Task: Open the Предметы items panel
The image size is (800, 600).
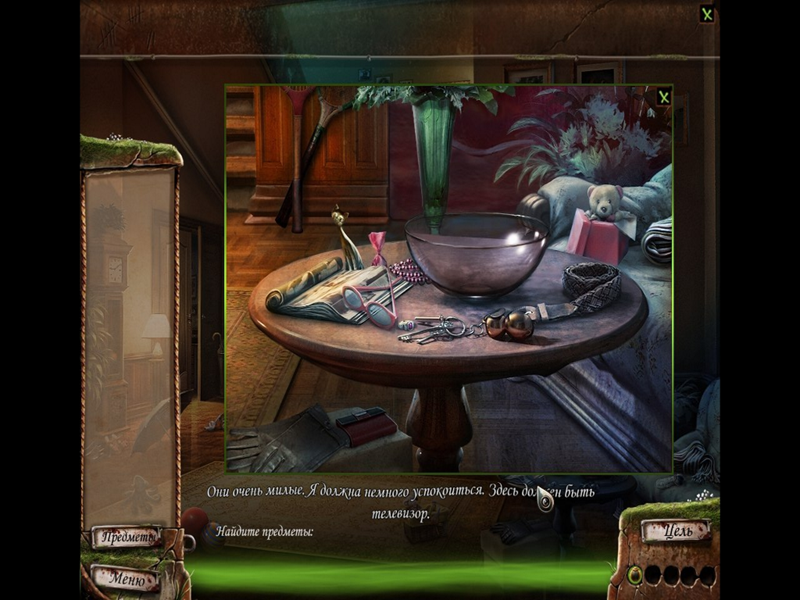Action: pos(128,538)
